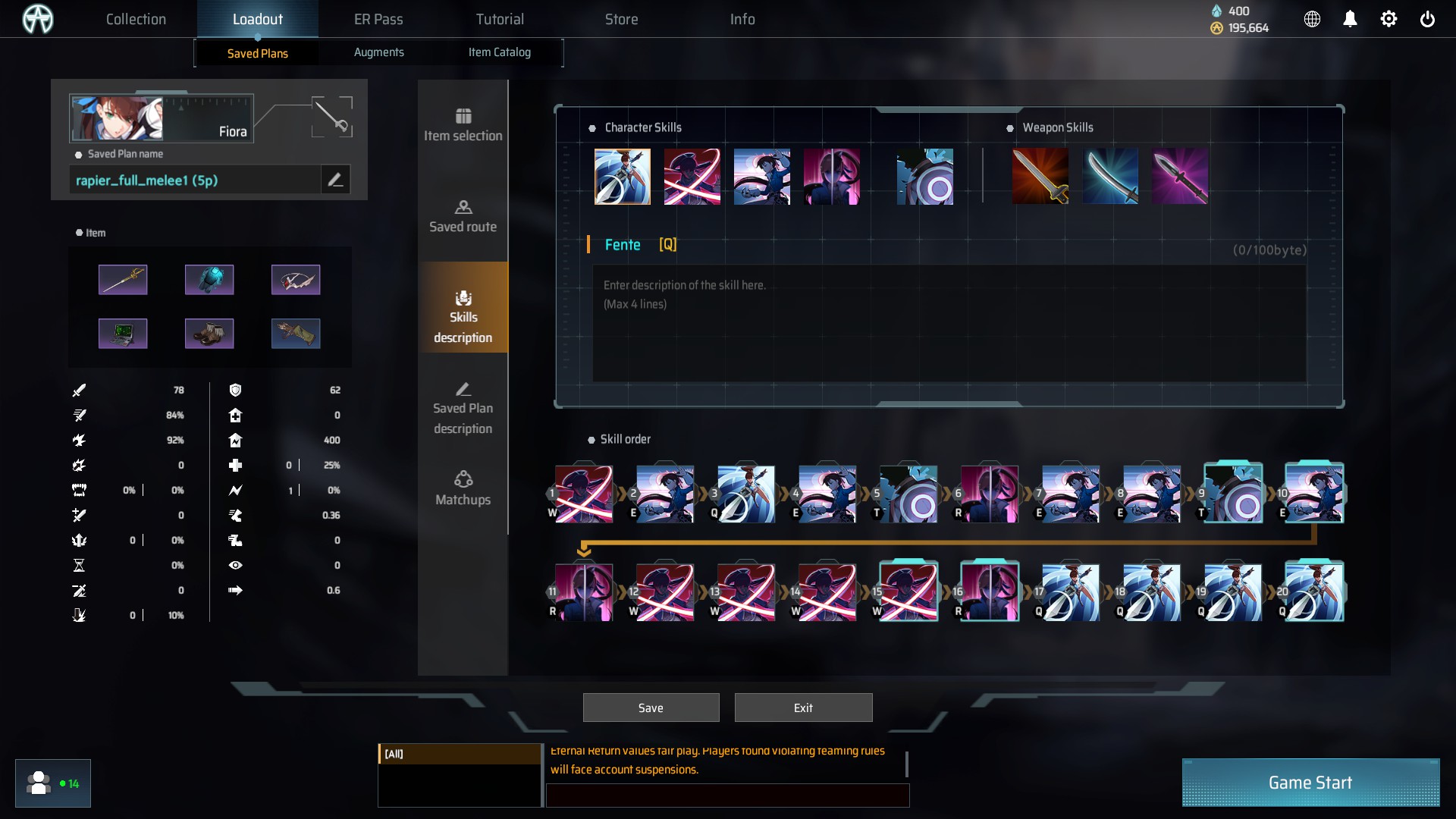Choose the orange sword weapon skill
Image resolution: width=1456 pixels, height=819 pixels.
point(1040,177)
